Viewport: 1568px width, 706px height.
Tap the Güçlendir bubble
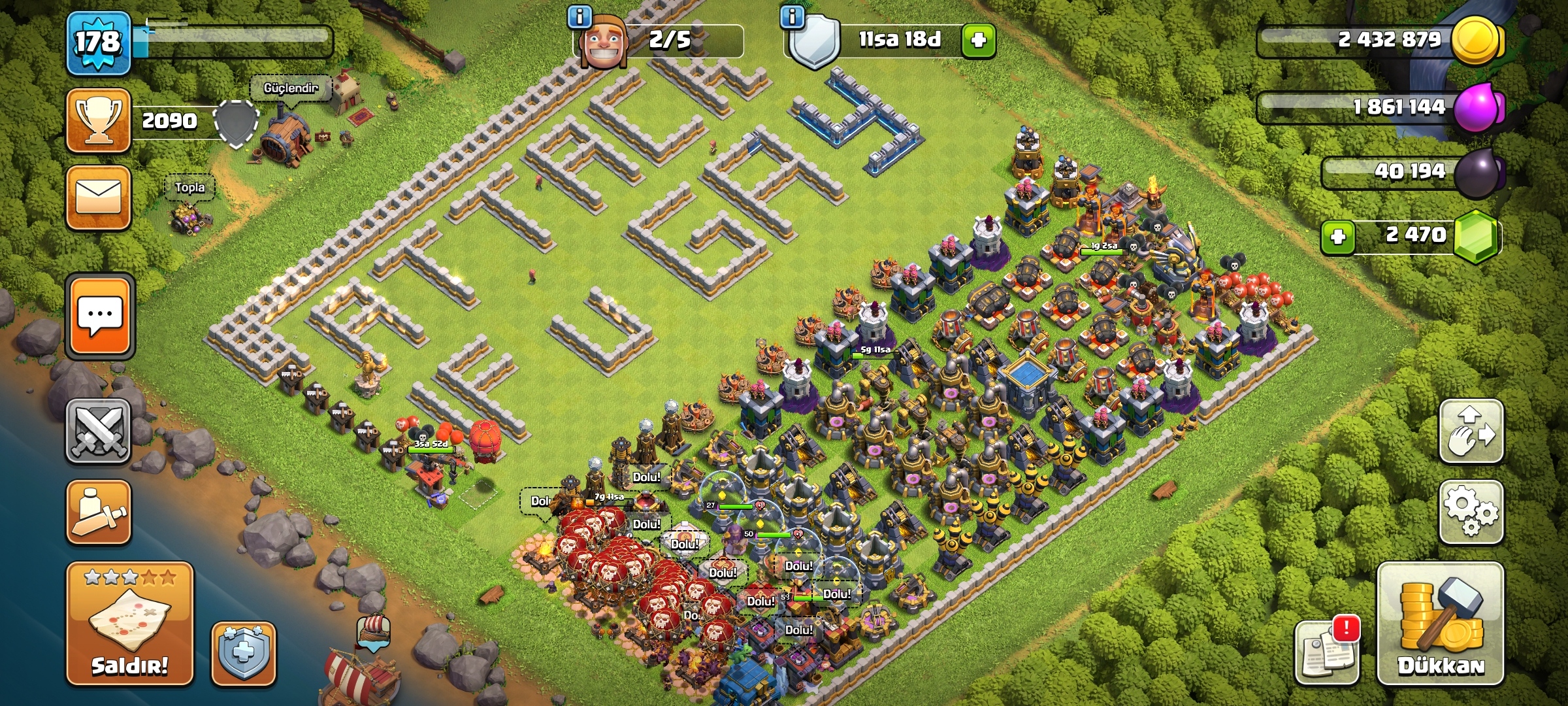[x=291, y=88]
